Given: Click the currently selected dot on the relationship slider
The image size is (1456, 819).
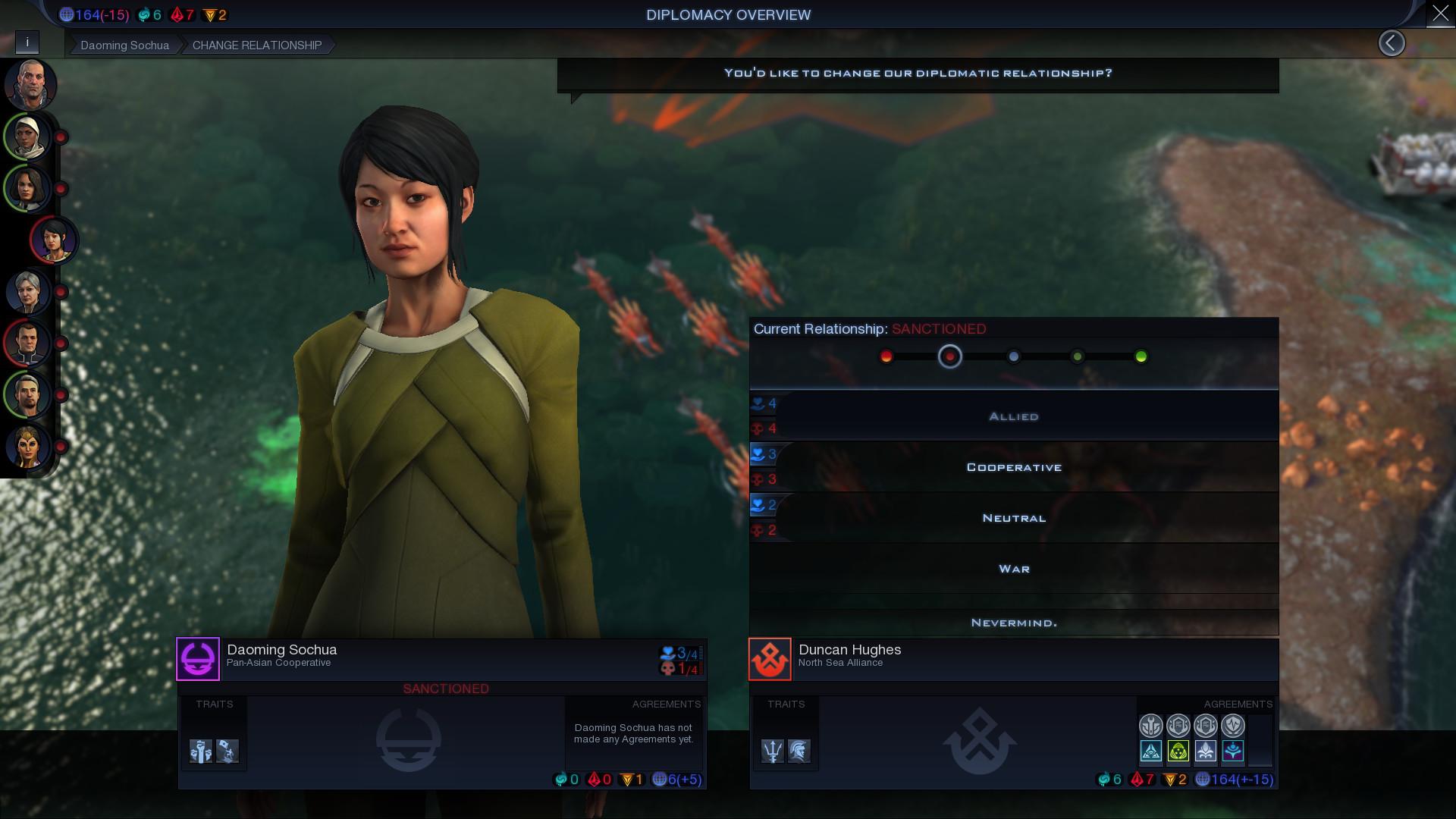Looking at the screenshot, I should click(x=950, y=356).
